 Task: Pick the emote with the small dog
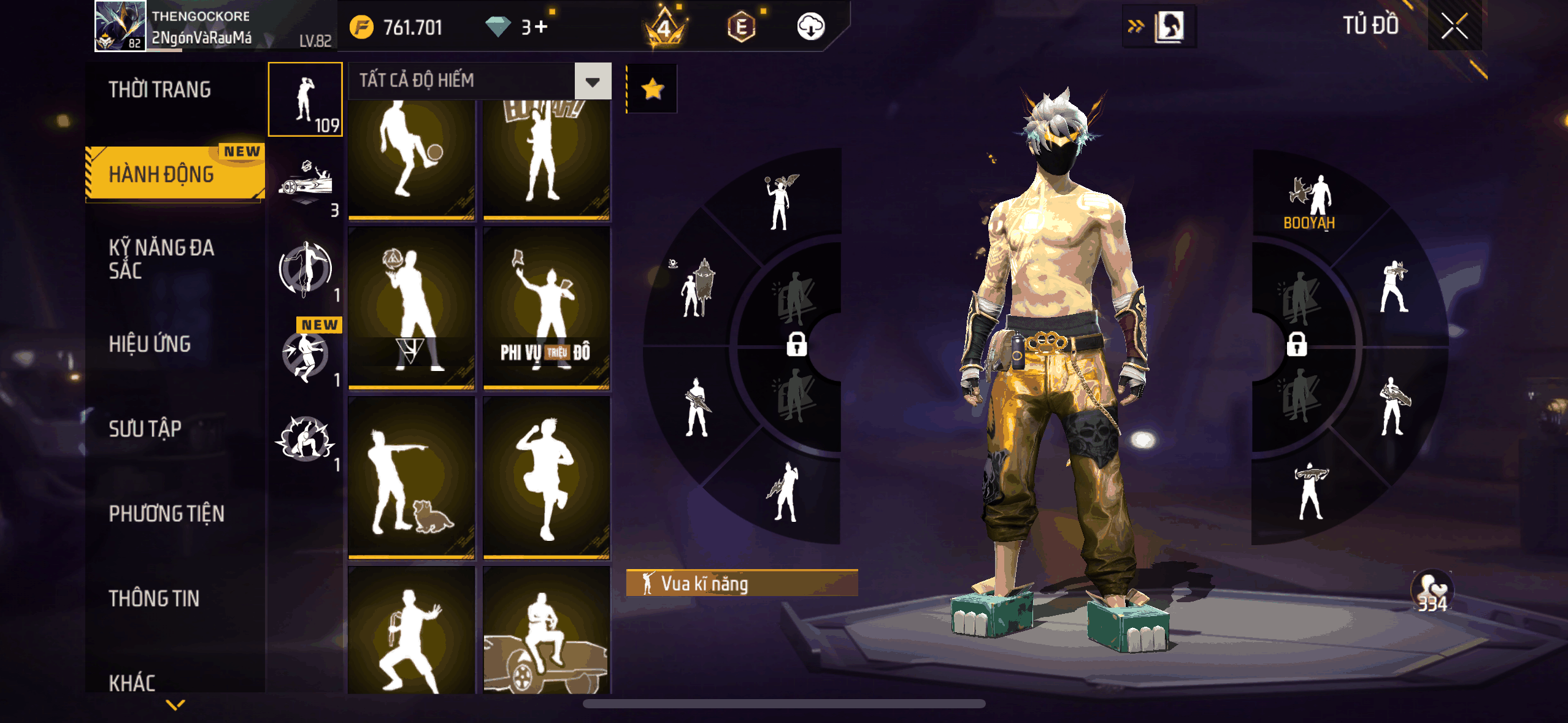tap(411, 478)
